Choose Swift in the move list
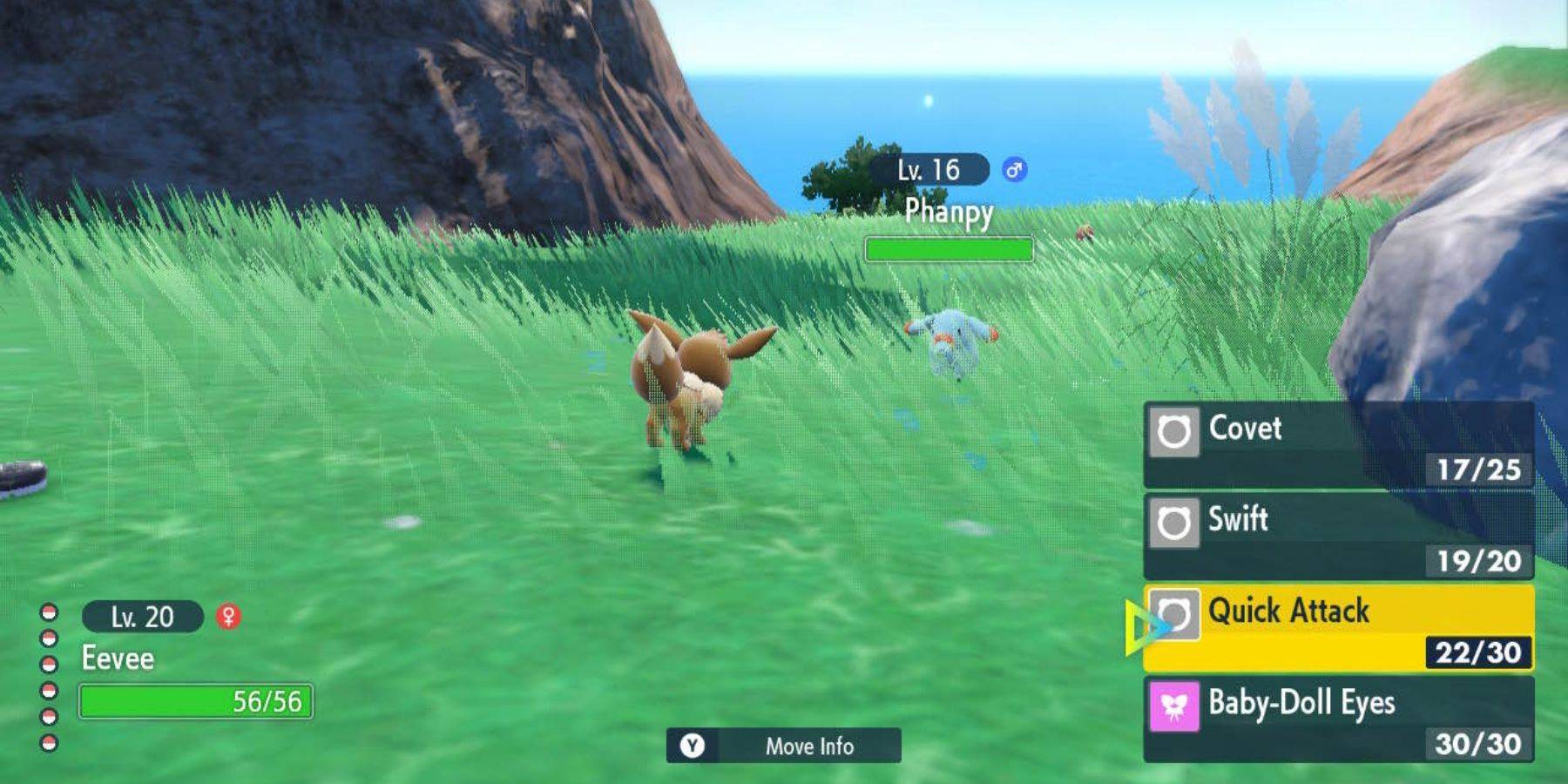1568x784 pixels. (1240, 521)
